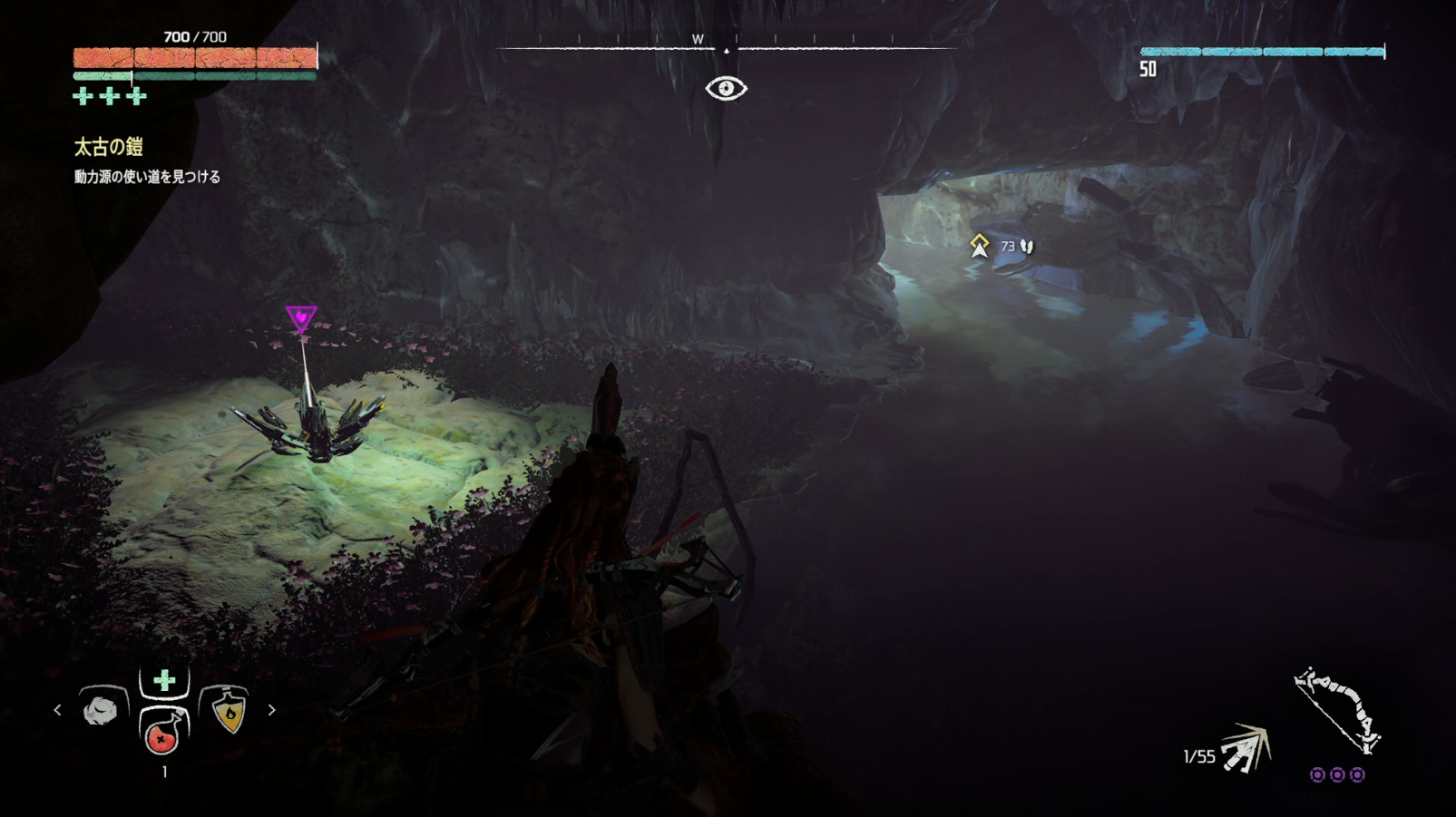Select the 太古の鎧 quest tracker
This screenshot has width=1456, height=817.
pyautogui.click(x=109, y=147)
